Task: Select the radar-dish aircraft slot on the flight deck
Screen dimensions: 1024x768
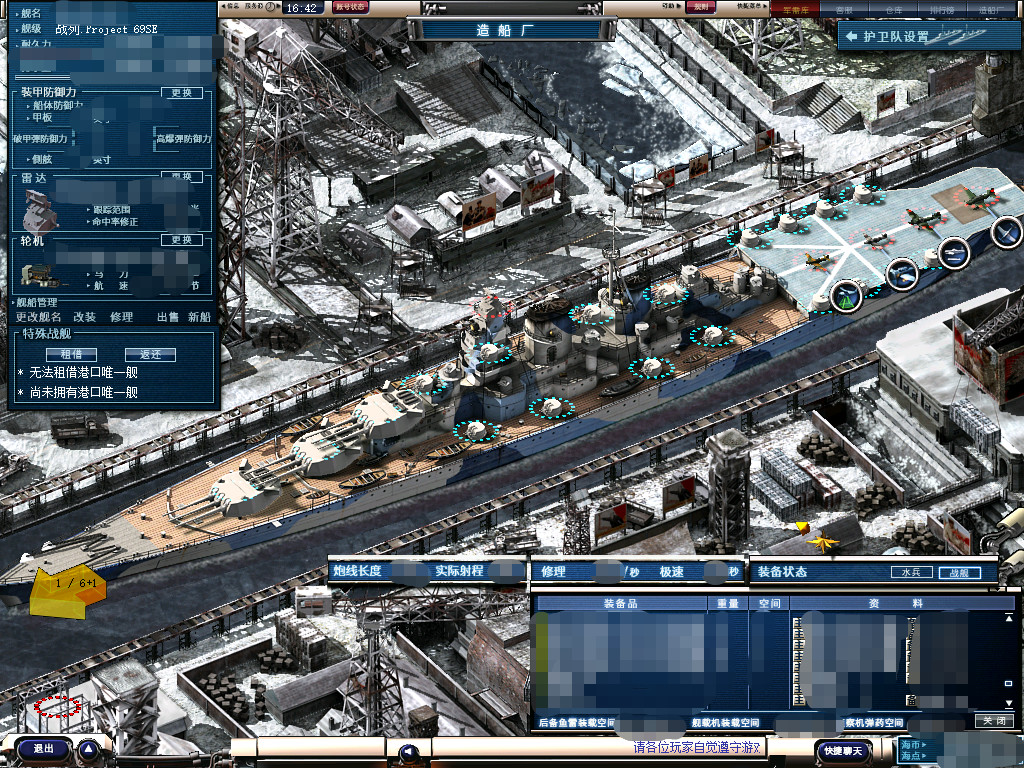Action: (x=846, y=295)
